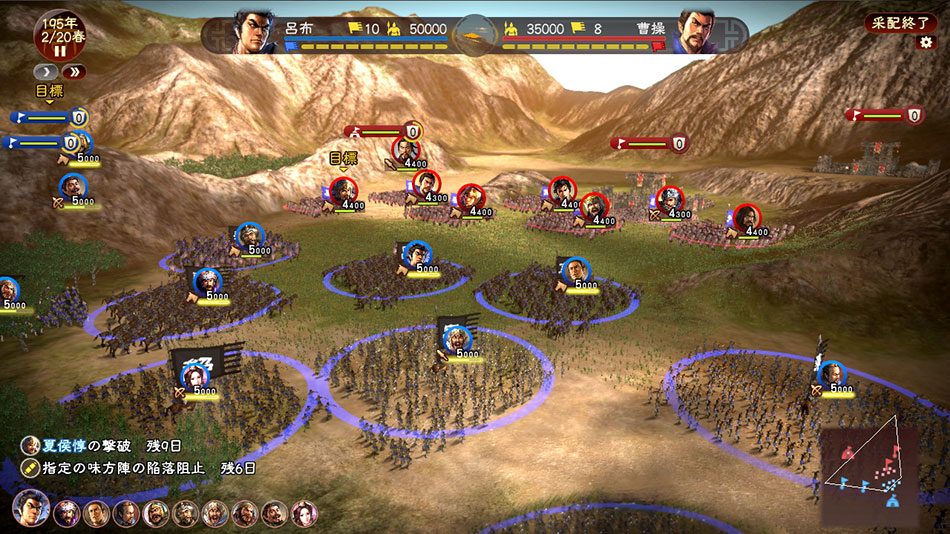Viewport: 950px width, 534px height.
Task: Set speed with the single-arrow button
Action: pos(46,72)
